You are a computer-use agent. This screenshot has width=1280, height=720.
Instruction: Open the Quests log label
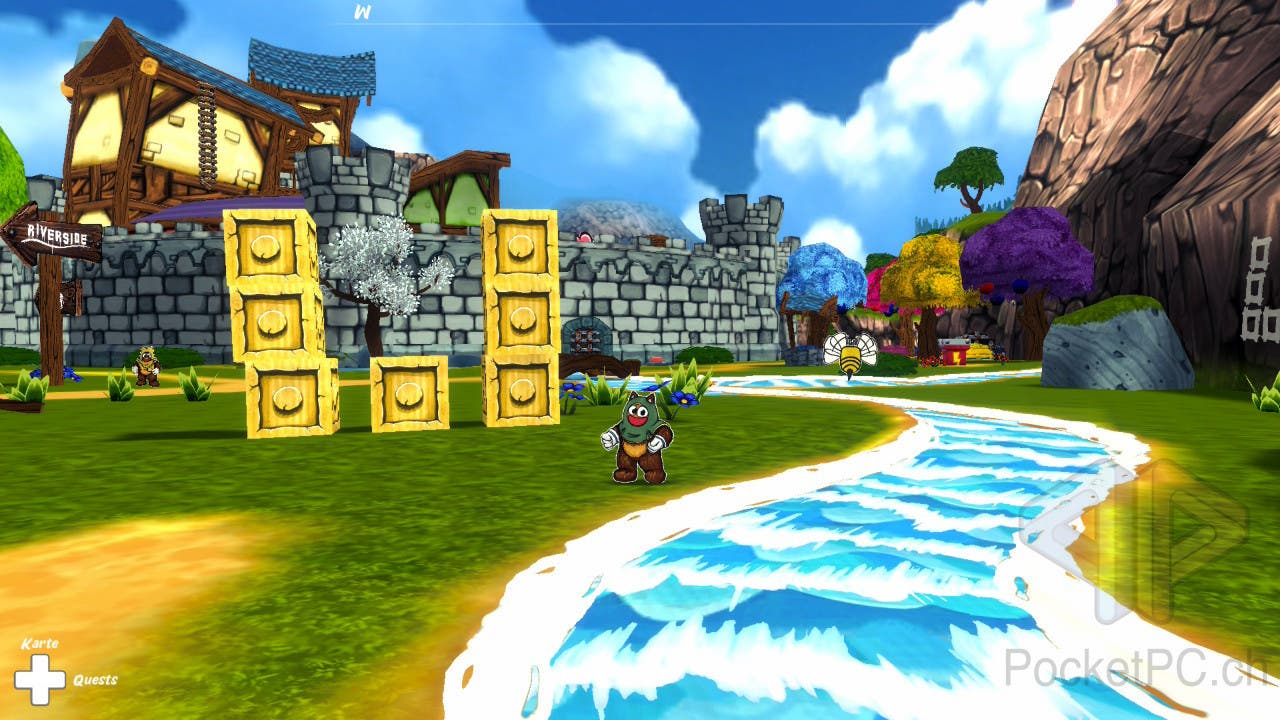pos(95,680)
